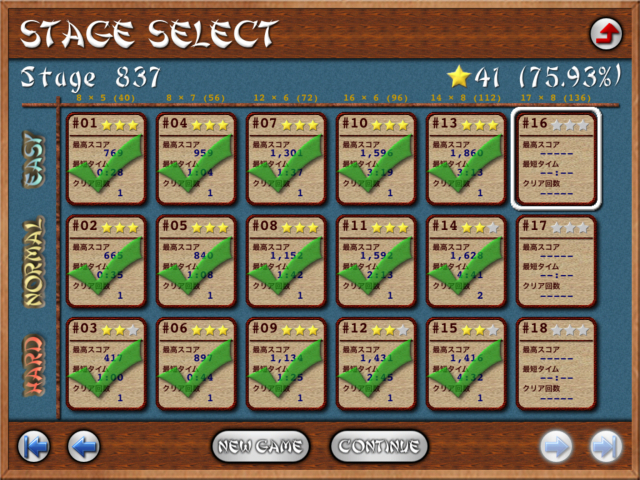
Task: Jump to the first page of stages
Action: pos(35,446)
